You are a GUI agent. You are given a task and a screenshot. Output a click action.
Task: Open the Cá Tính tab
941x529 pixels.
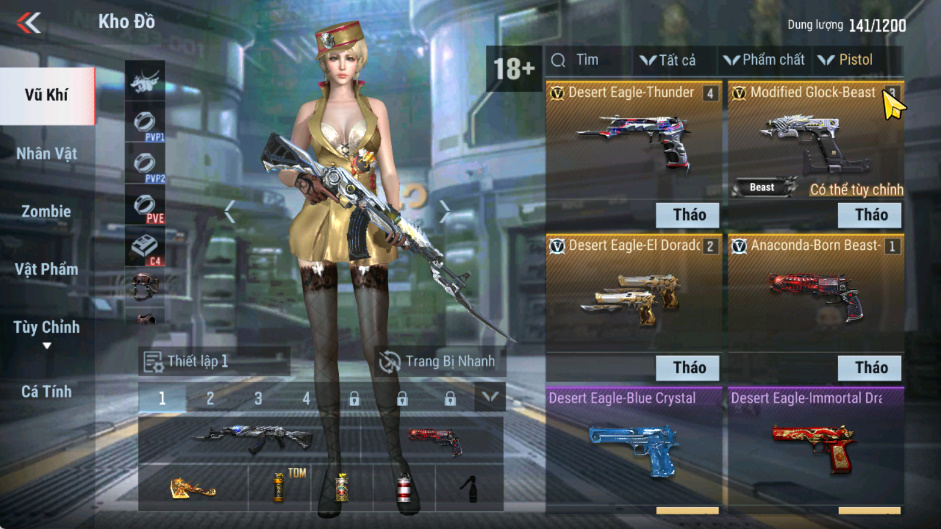pyautogui.click(x=47, y=392)
